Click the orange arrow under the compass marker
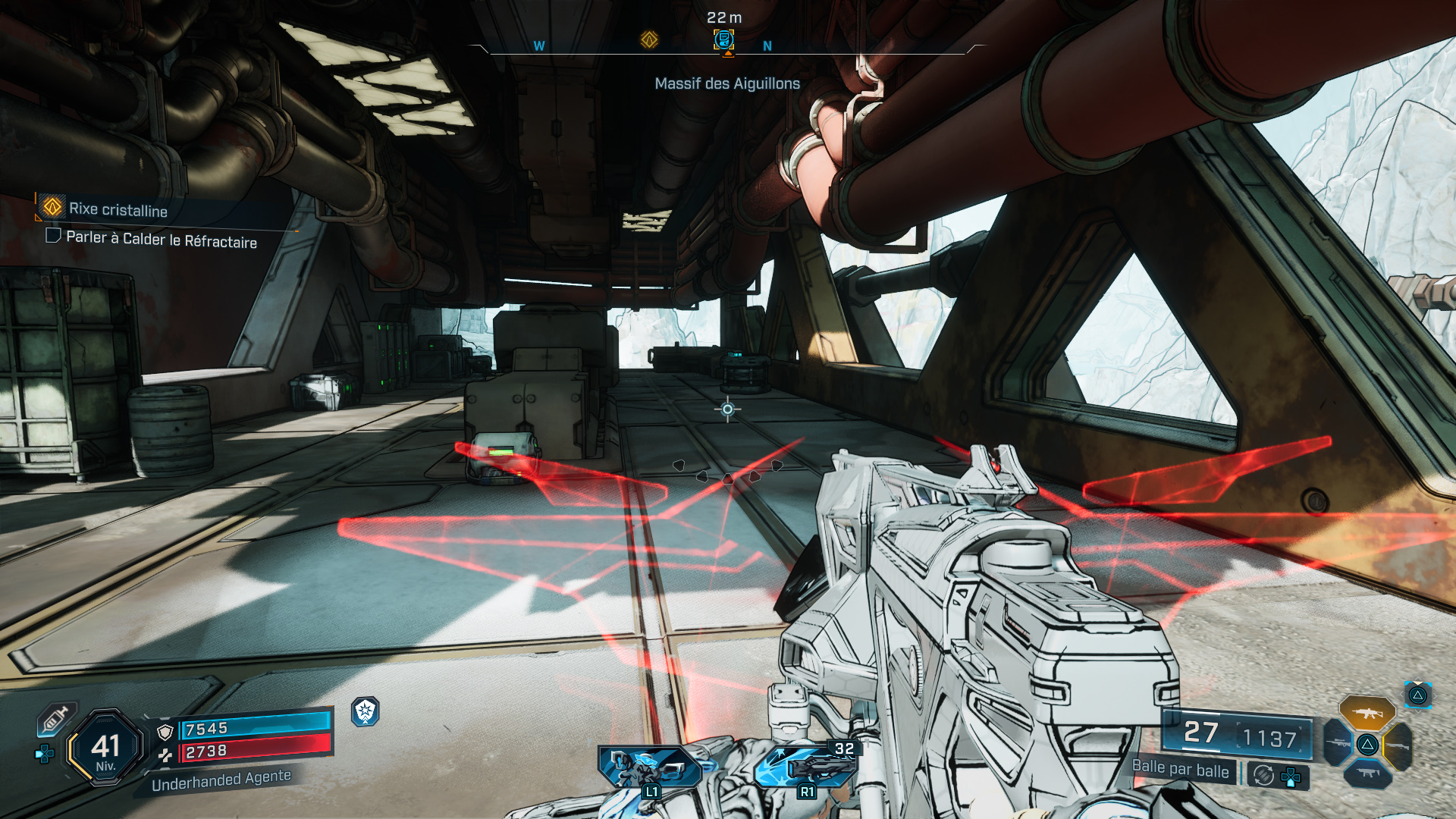 click(729, 53)
